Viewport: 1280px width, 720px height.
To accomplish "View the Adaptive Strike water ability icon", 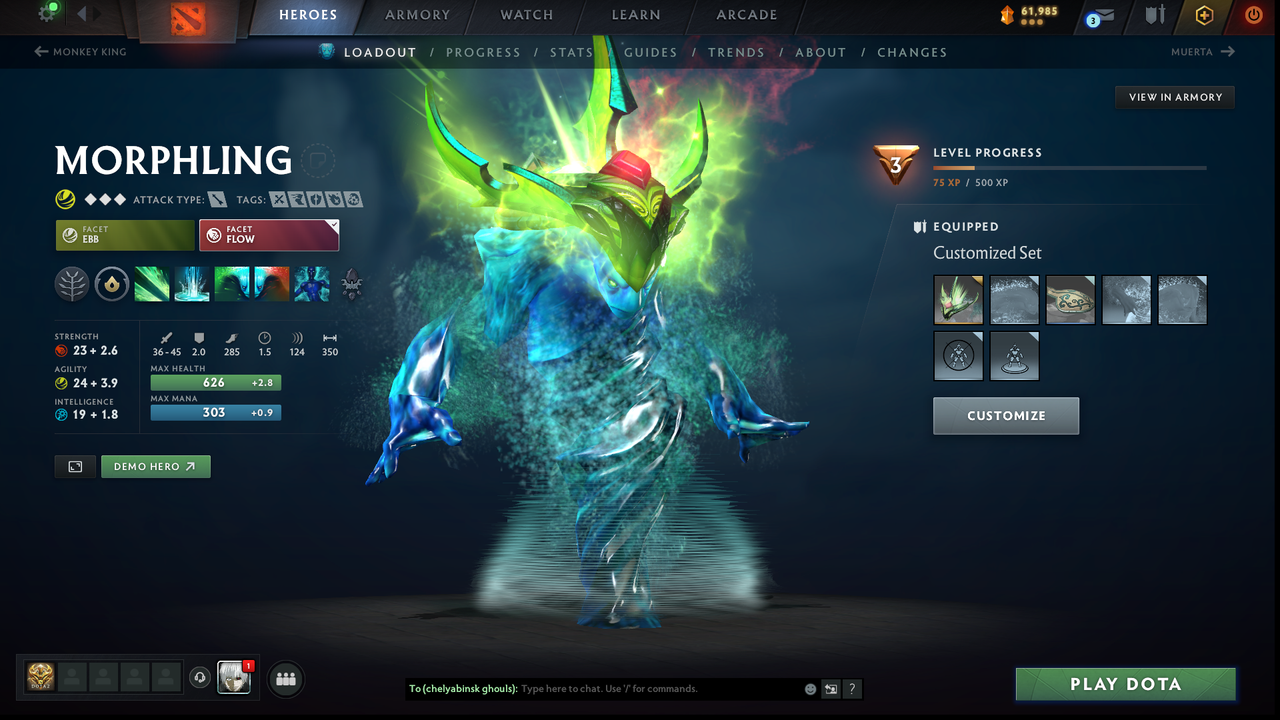I will tap(191, 283).
